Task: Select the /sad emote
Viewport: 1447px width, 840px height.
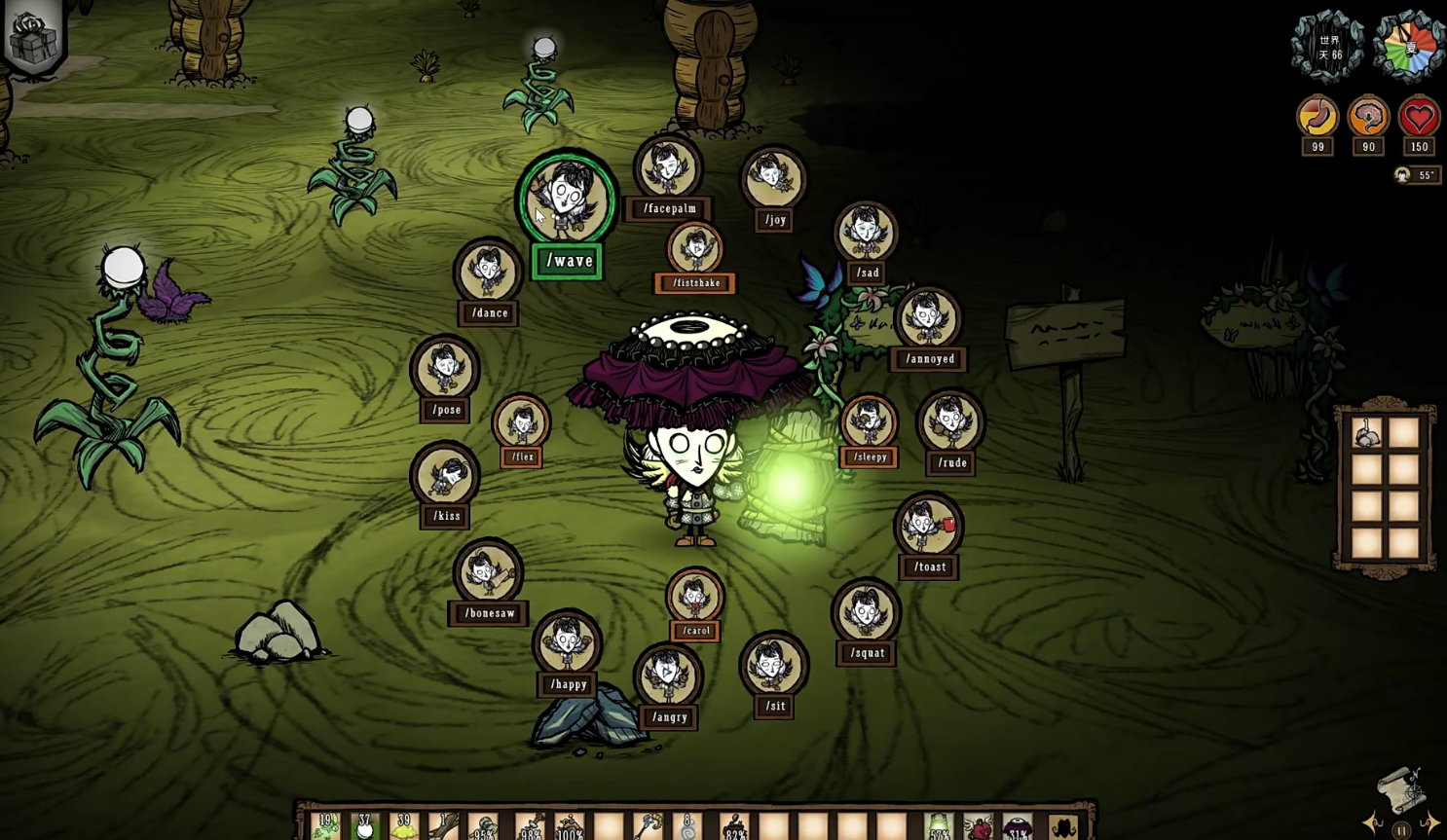Action: (866, 234)
